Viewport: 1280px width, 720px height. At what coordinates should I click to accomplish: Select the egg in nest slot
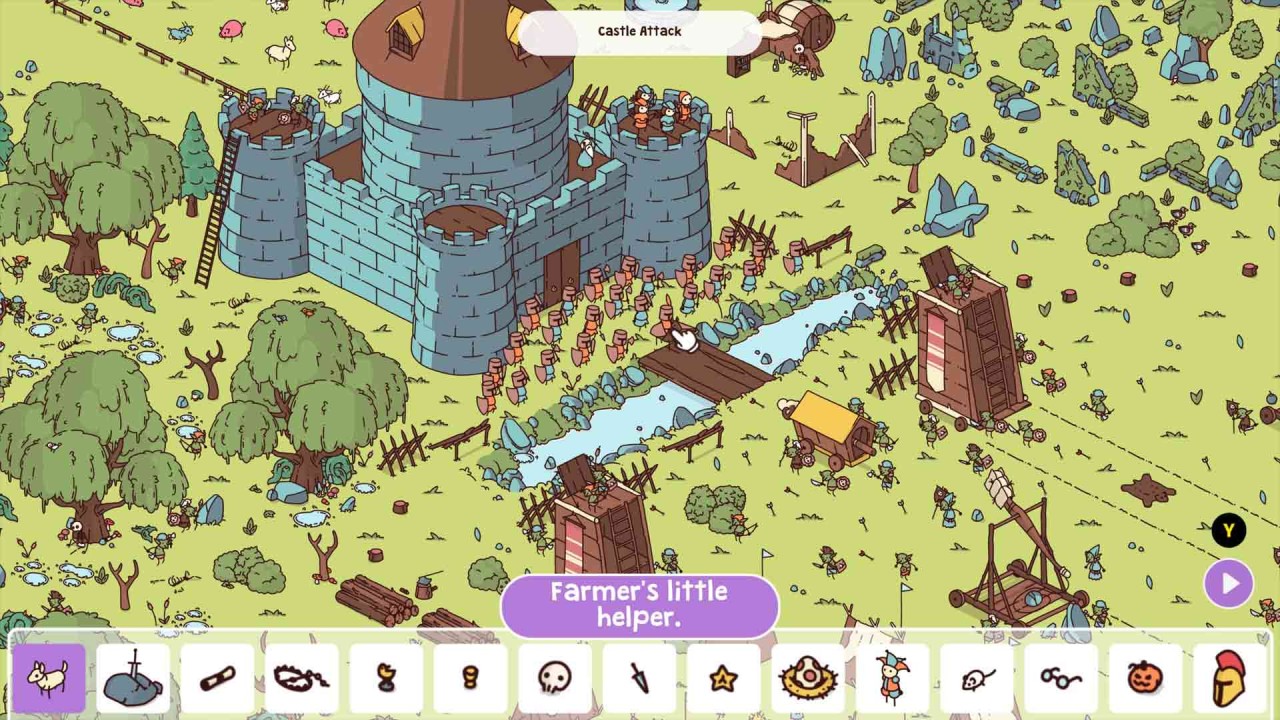pos(806,679)
